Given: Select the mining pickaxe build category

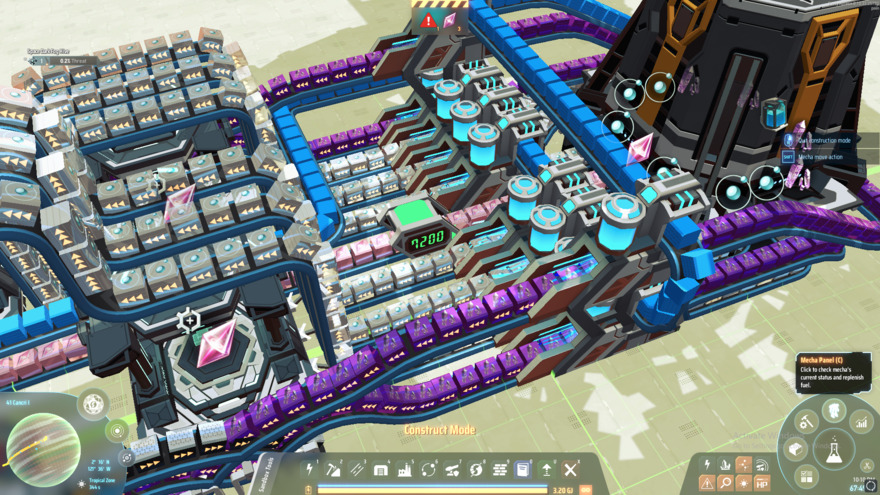Looking at the screenshot, I should pos(333,469).
